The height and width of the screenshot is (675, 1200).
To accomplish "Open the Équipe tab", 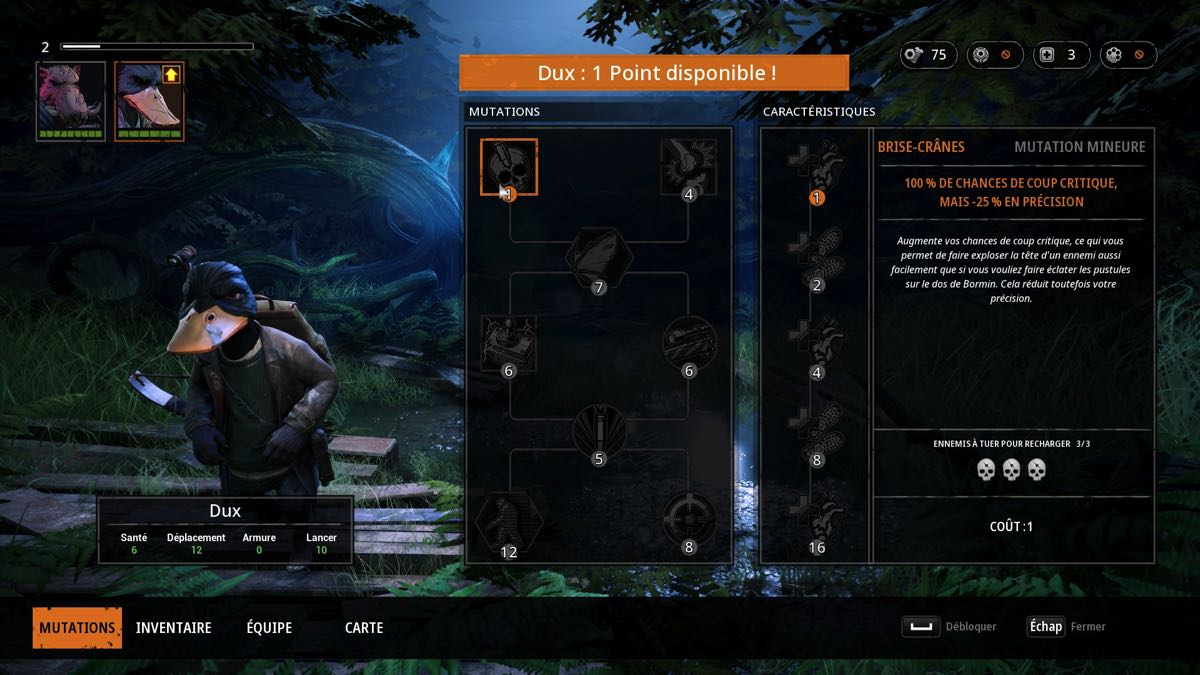I will coord(269,628).
